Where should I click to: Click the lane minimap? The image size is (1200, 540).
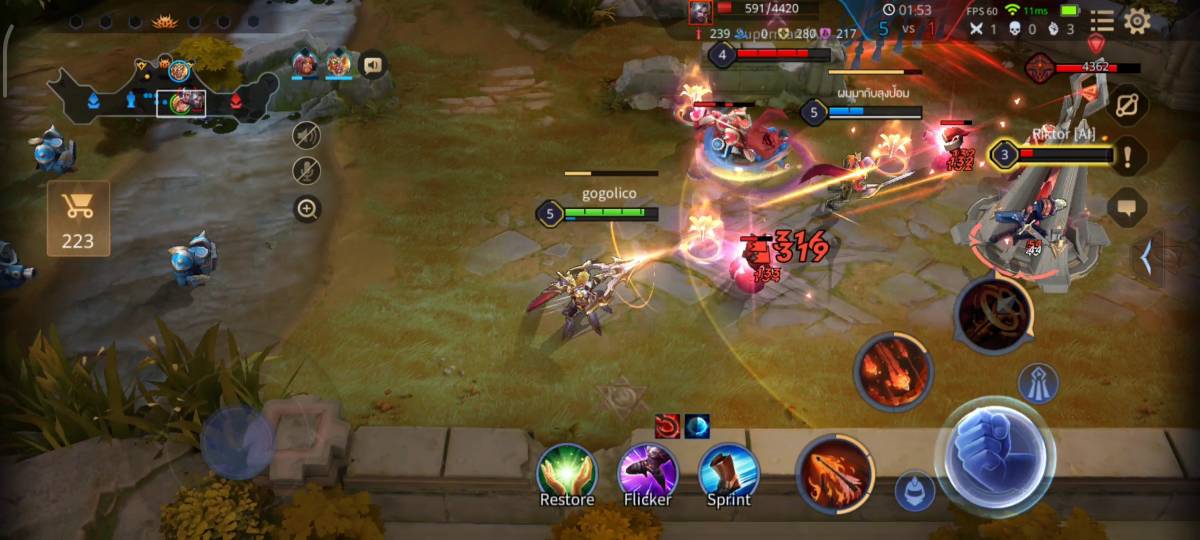click(160, 95)
